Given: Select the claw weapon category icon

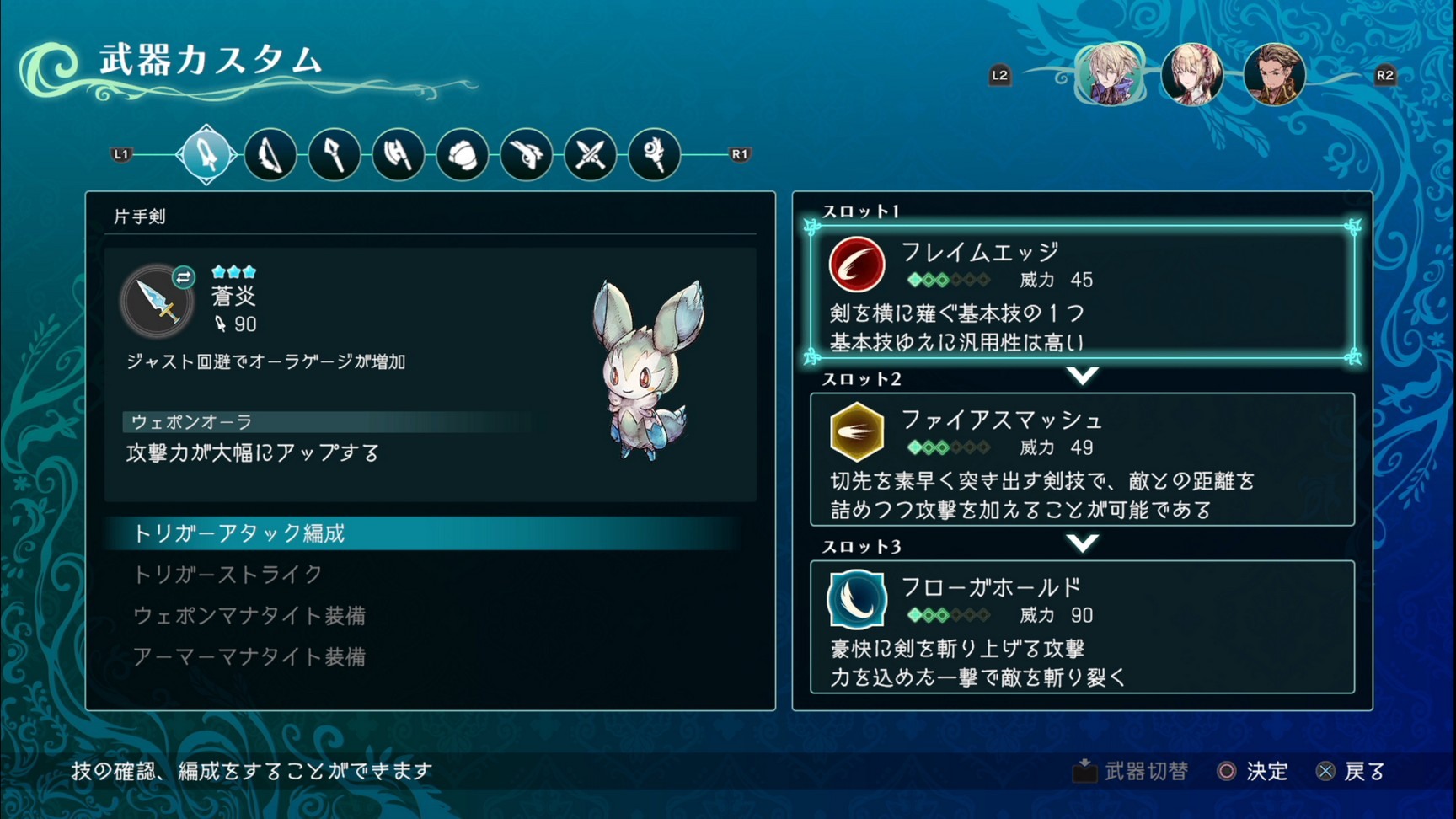Looking at the screenshot, I should point(526,154).
